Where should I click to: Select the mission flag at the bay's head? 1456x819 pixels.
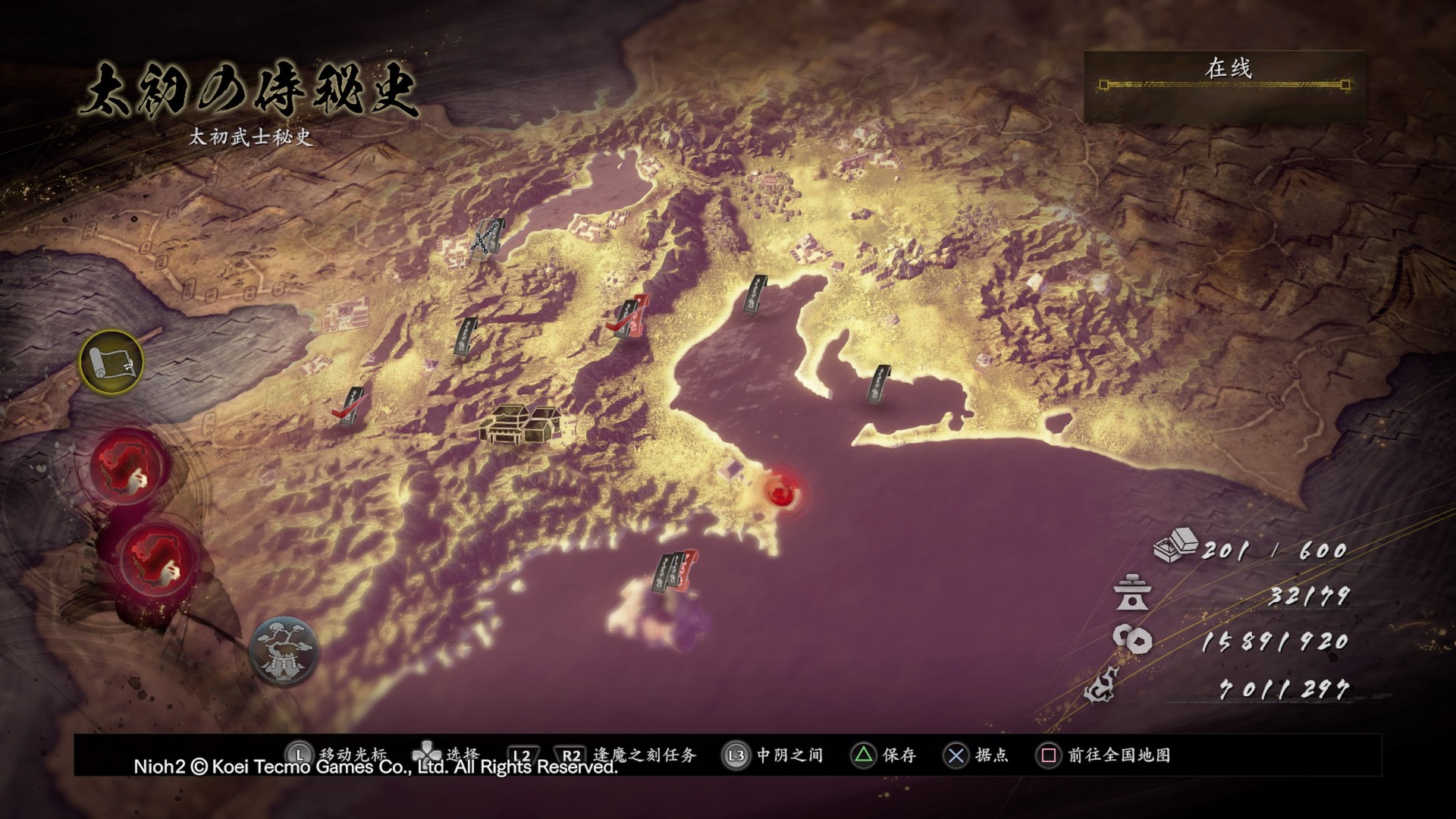pyautogui.click(x=756, y=296)
